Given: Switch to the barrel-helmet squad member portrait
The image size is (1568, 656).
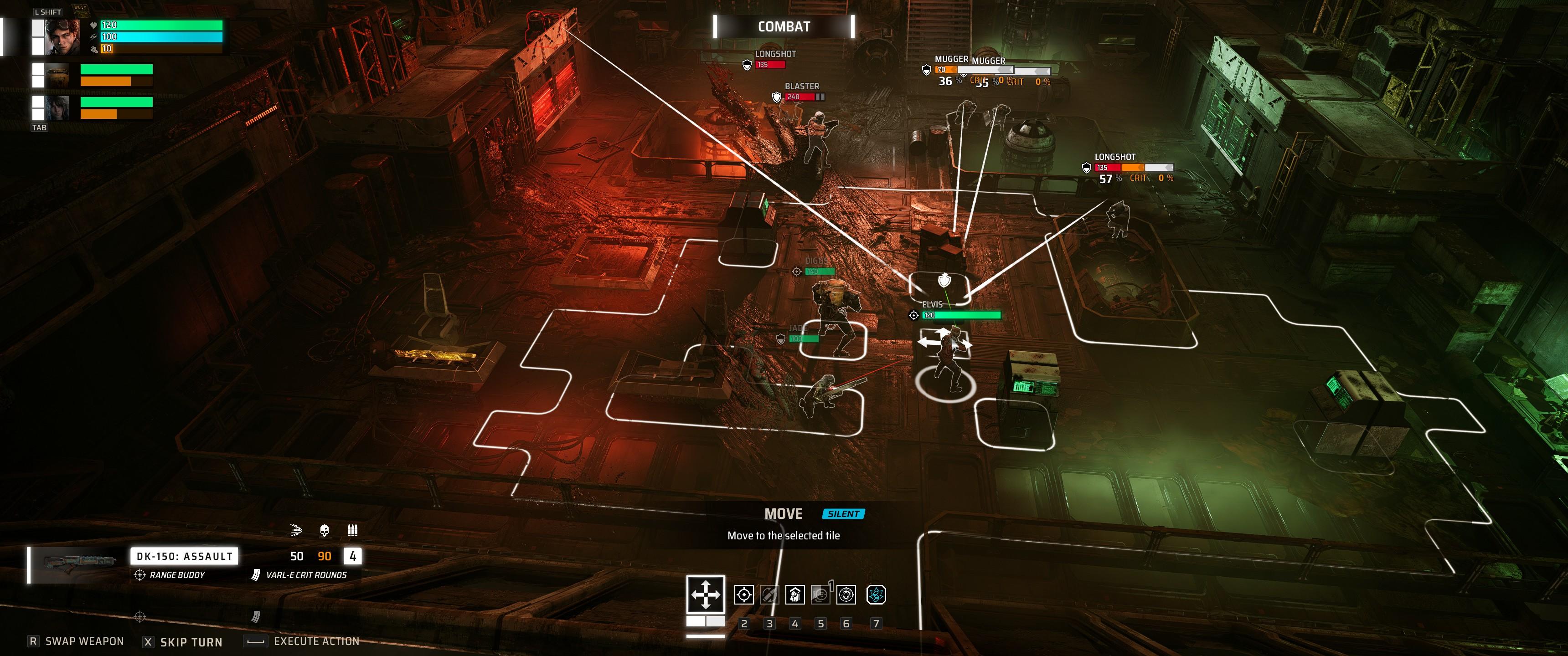Looking at the screenshot, I should point(58,76).
